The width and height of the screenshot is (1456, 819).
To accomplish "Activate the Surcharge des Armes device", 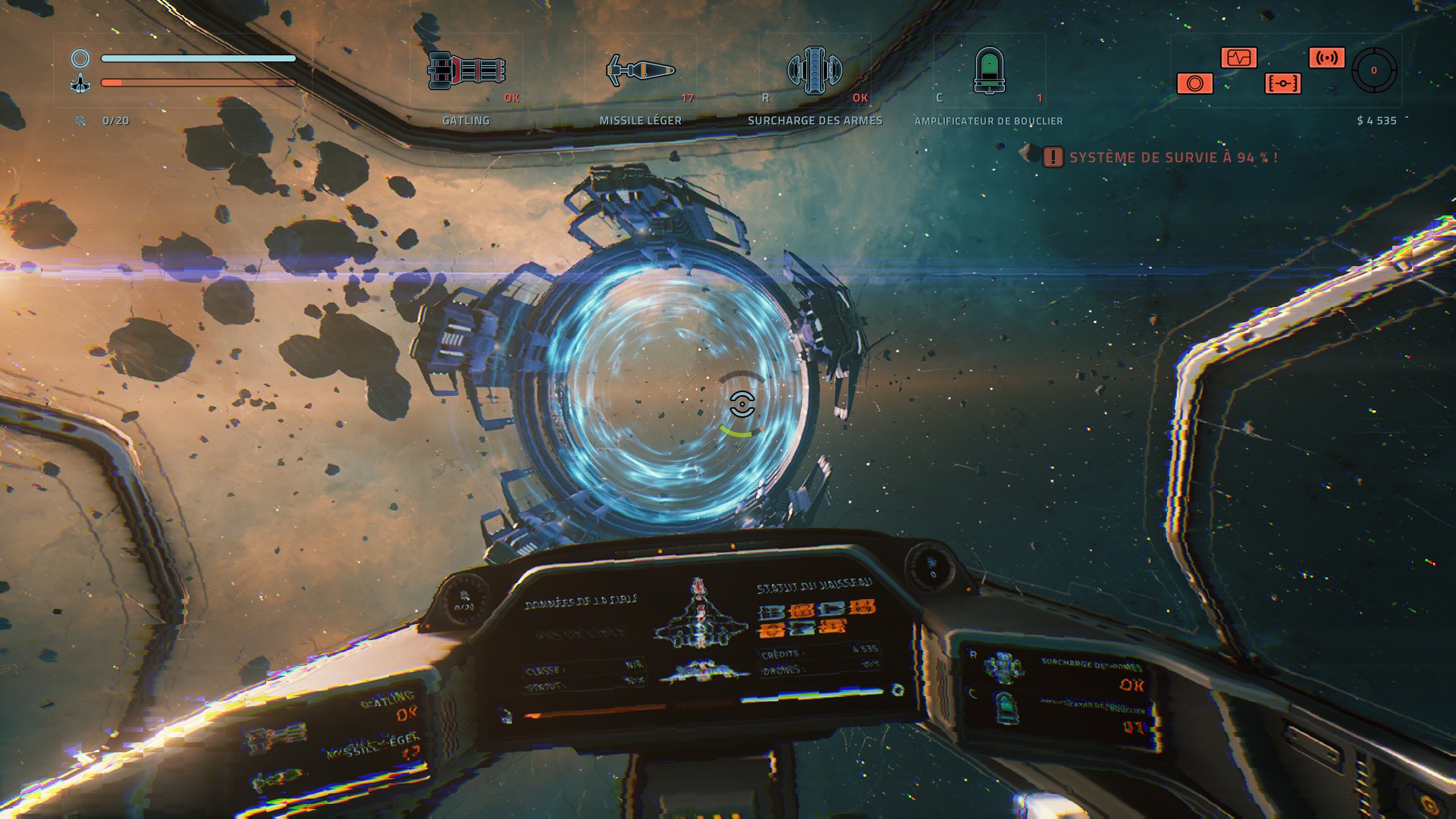I will [x=814, y=71].
